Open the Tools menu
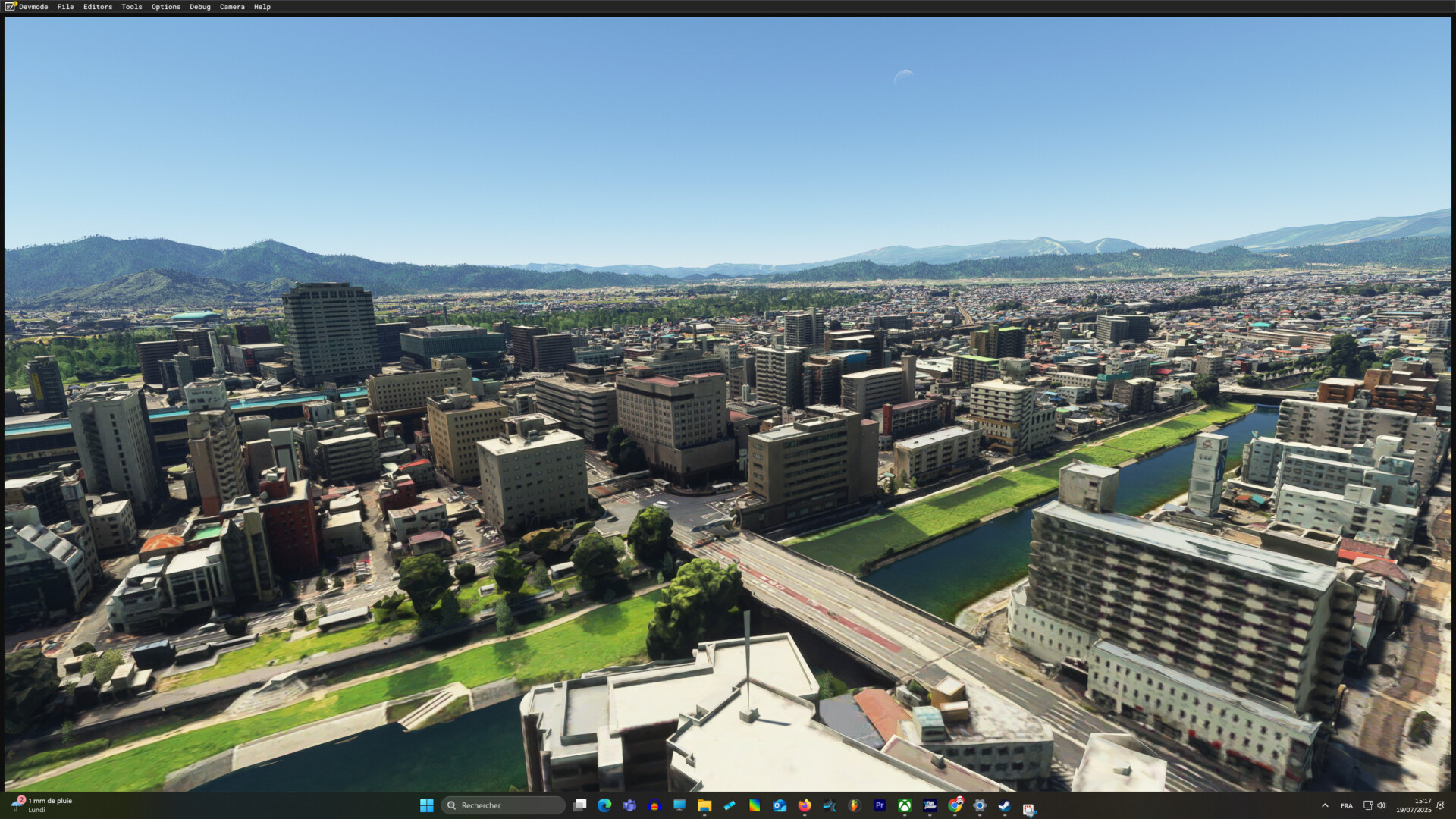 pyautogui.click(x=131, y=7)
